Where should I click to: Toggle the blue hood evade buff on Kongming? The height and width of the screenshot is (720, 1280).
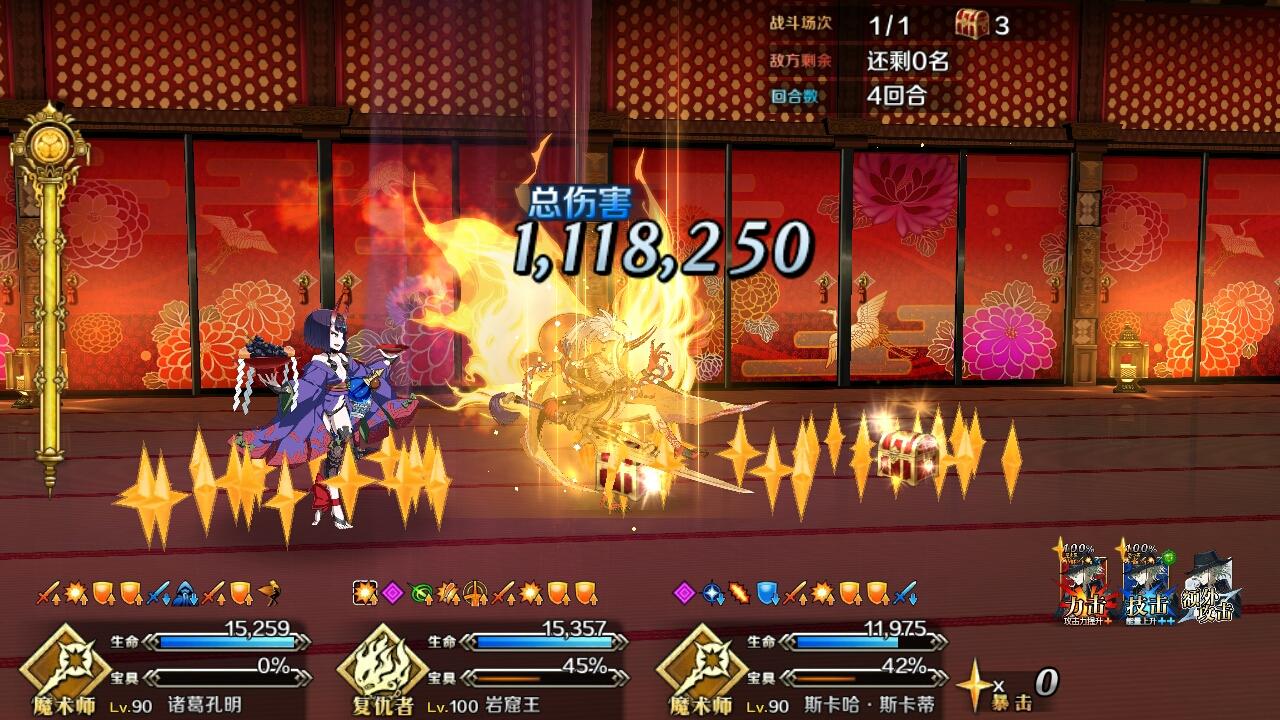tap(184, 590)
